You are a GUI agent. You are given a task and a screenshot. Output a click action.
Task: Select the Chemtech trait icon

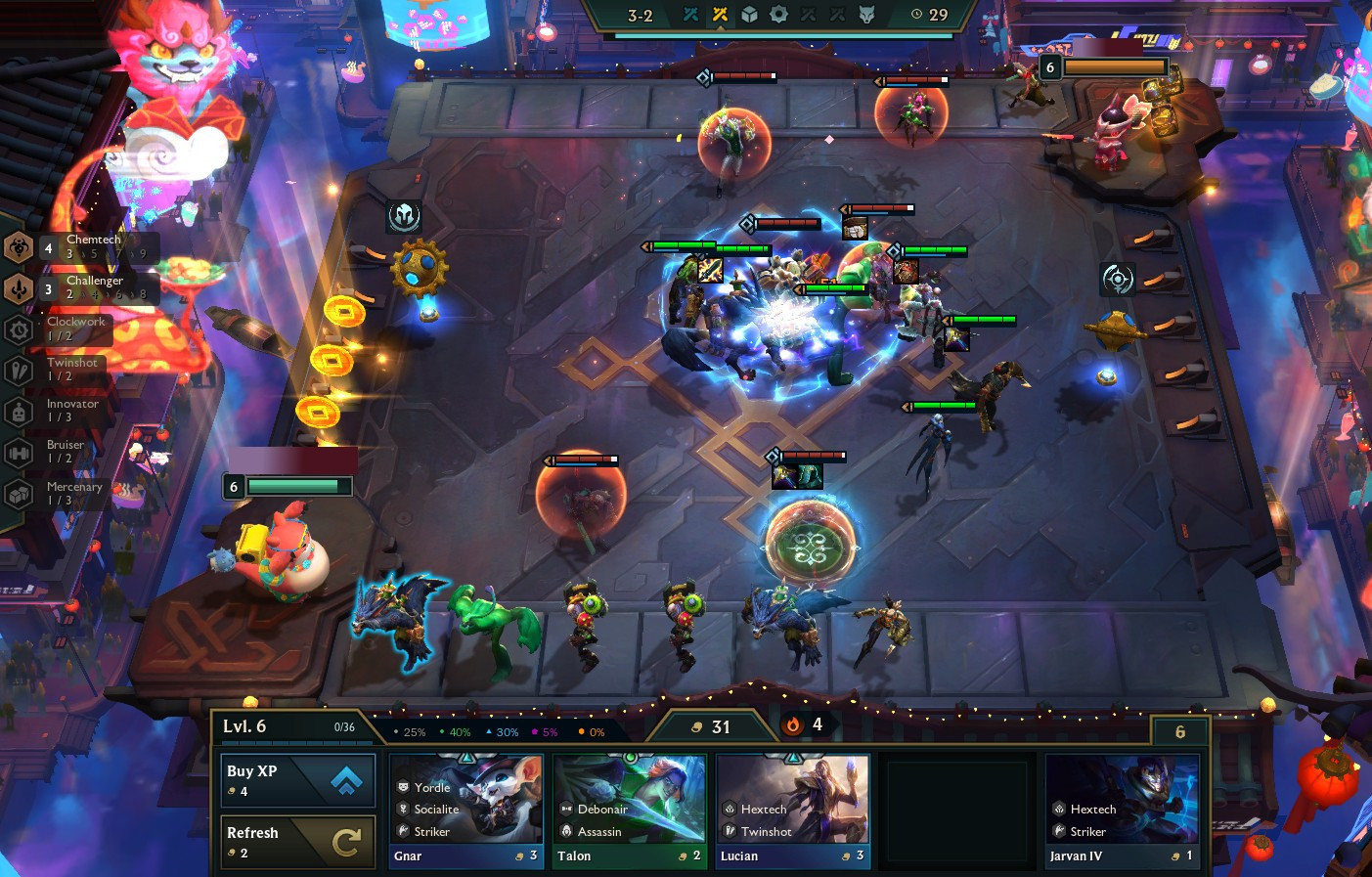click(x=19, y=248)
